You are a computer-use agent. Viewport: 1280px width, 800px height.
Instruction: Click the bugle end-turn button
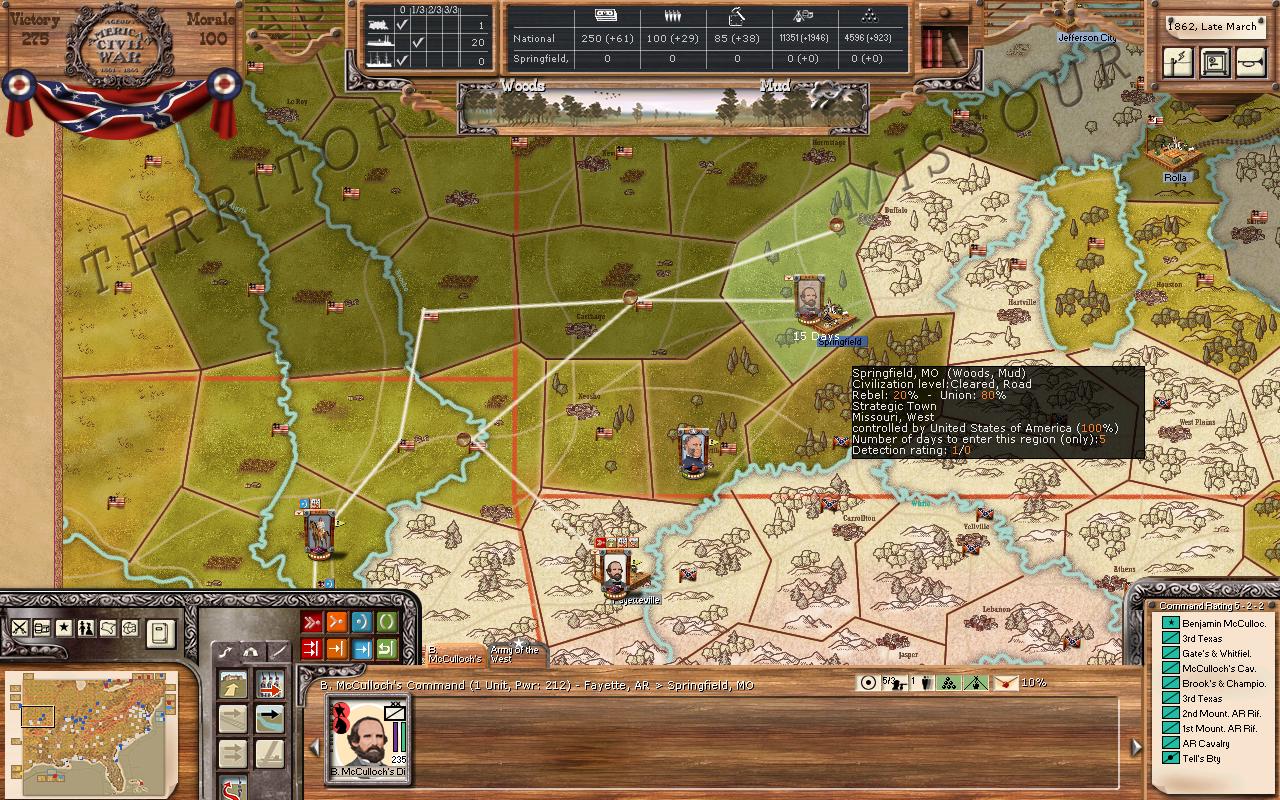point(1249,63)
